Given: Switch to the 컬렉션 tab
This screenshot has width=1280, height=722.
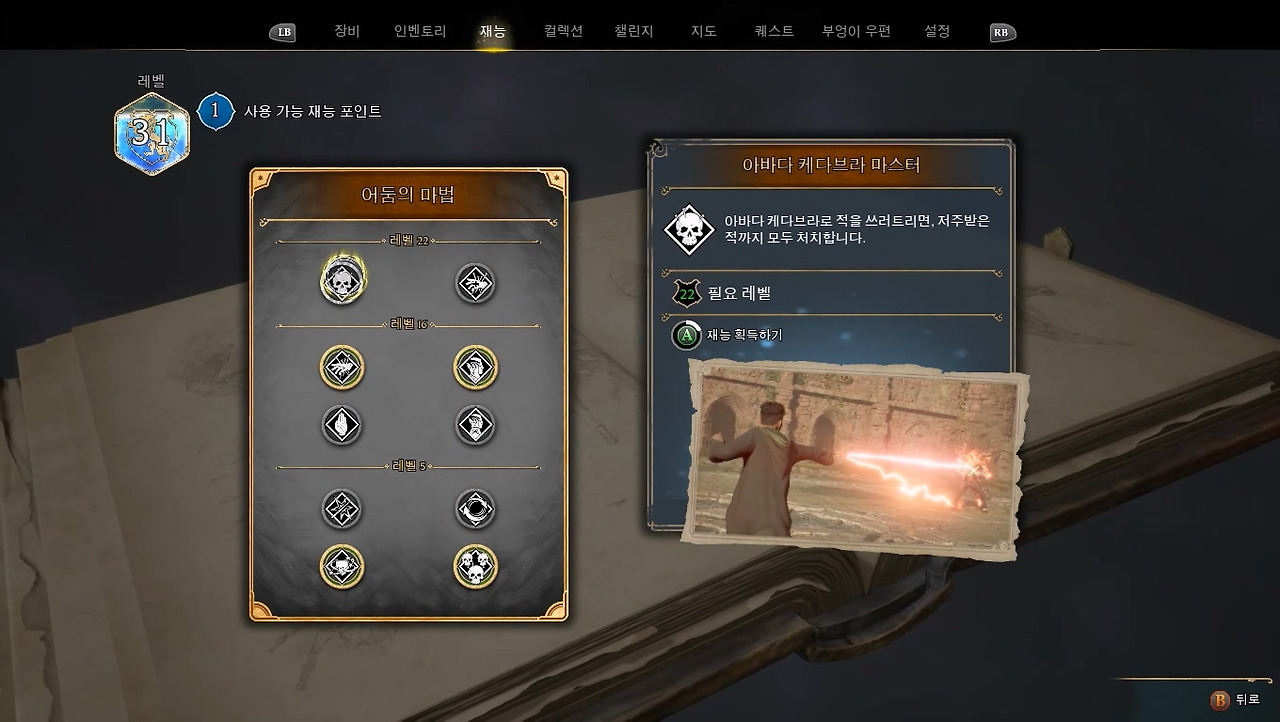Looking at the screenshot, I should 563,31.
